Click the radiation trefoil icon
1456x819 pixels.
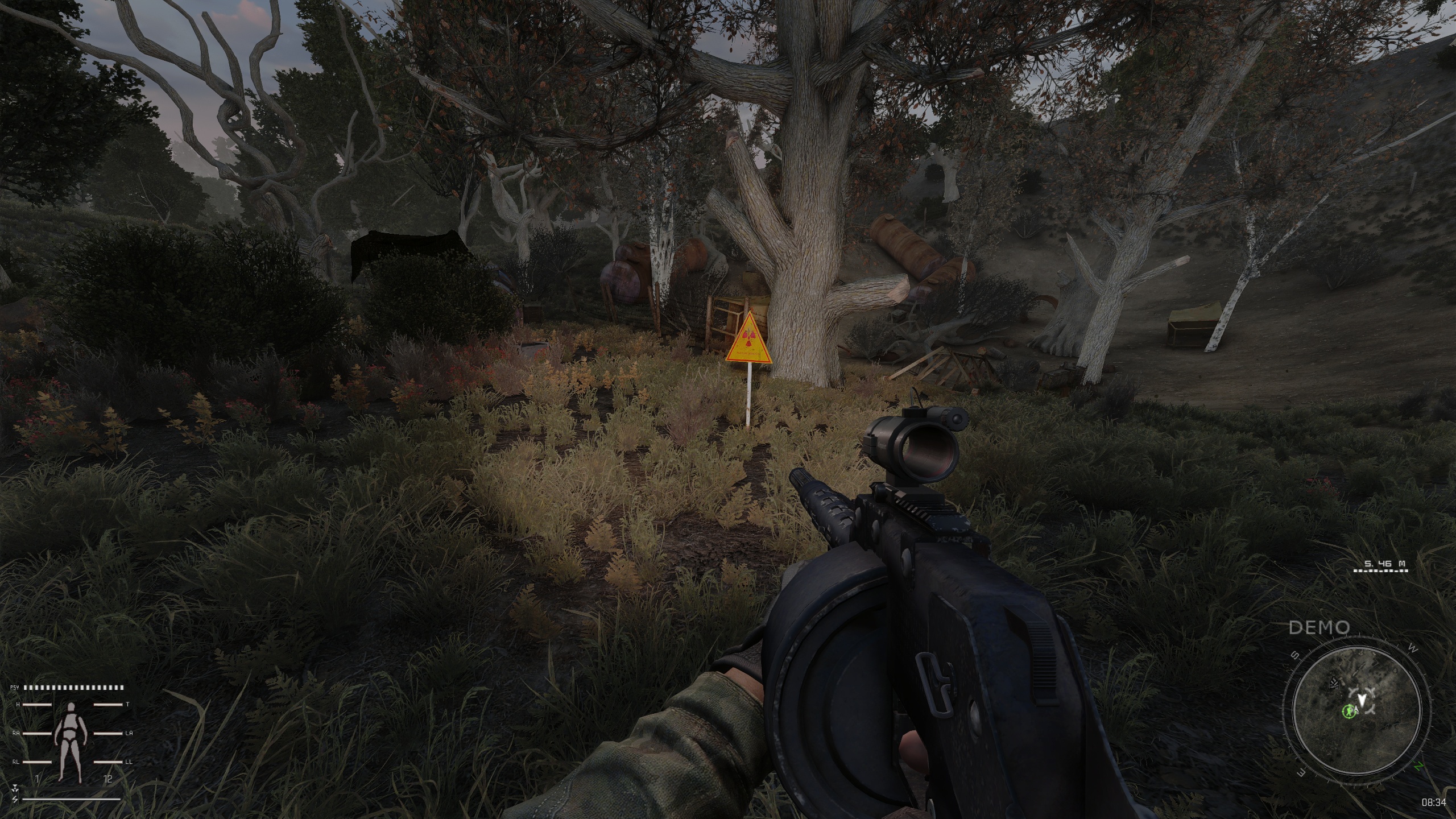tap(14, 788)
